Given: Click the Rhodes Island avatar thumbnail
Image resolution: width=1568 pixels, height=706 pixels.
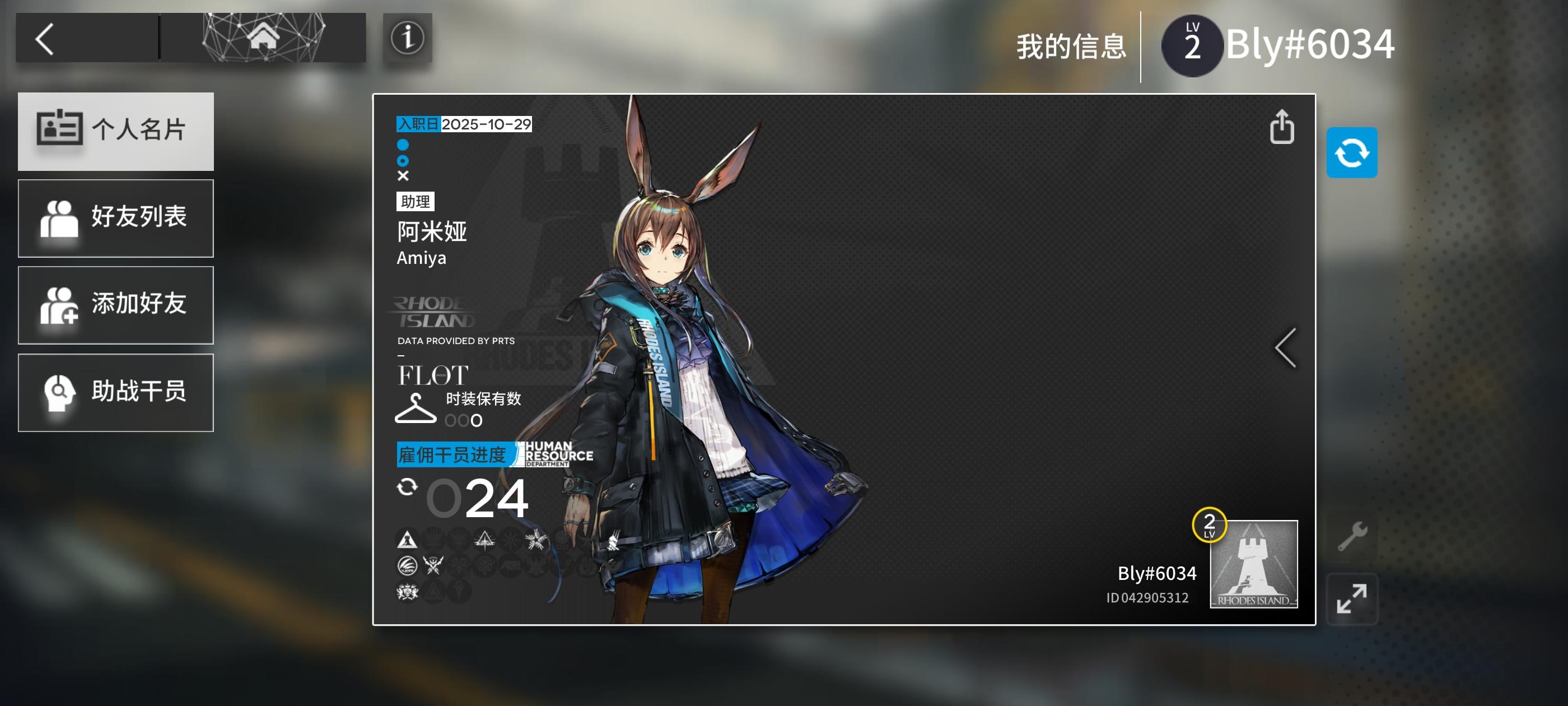Looking at the screenshot, I should [1253, 564].
